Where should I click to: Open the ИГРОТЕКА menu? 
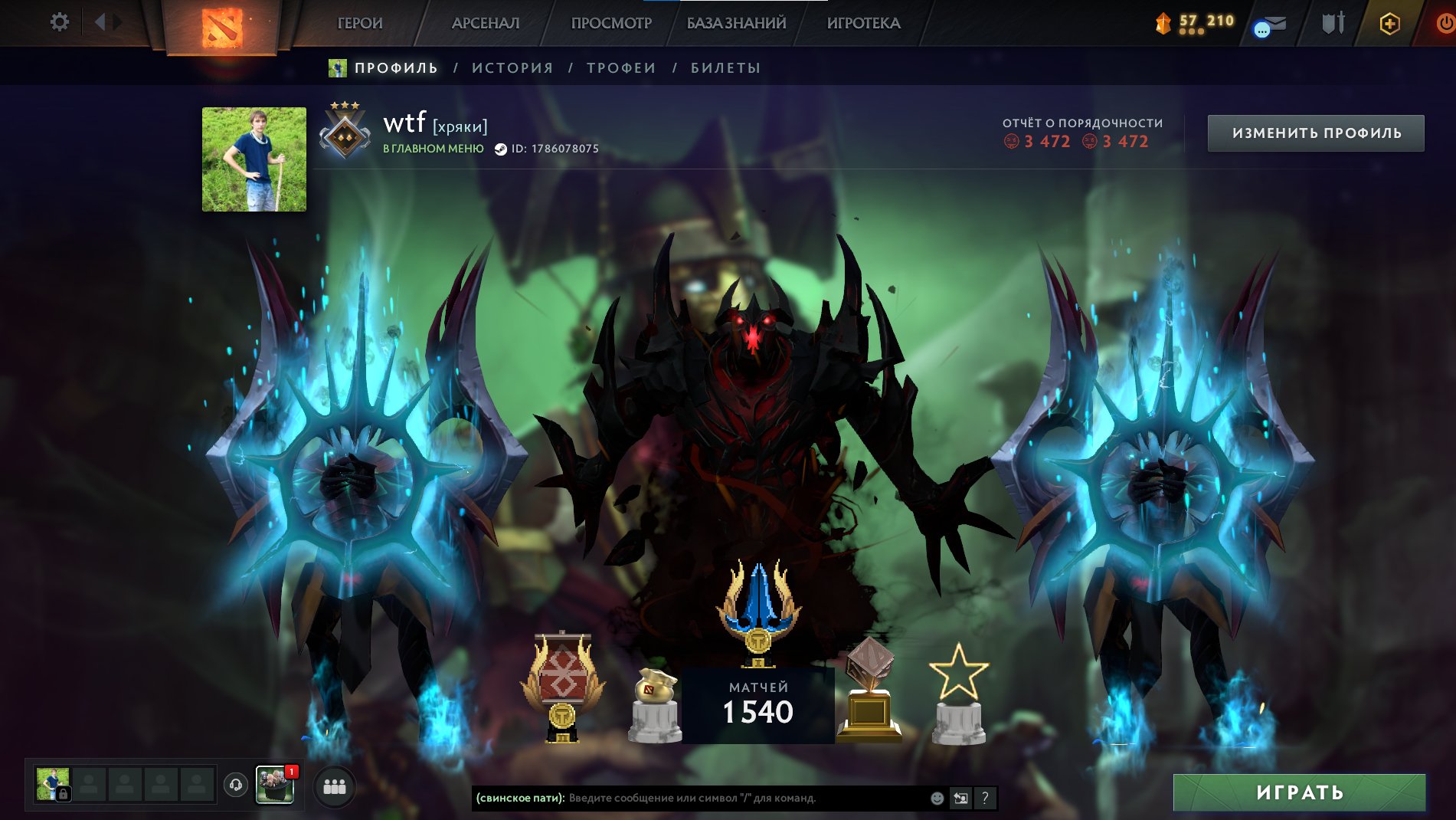(863, 23)
